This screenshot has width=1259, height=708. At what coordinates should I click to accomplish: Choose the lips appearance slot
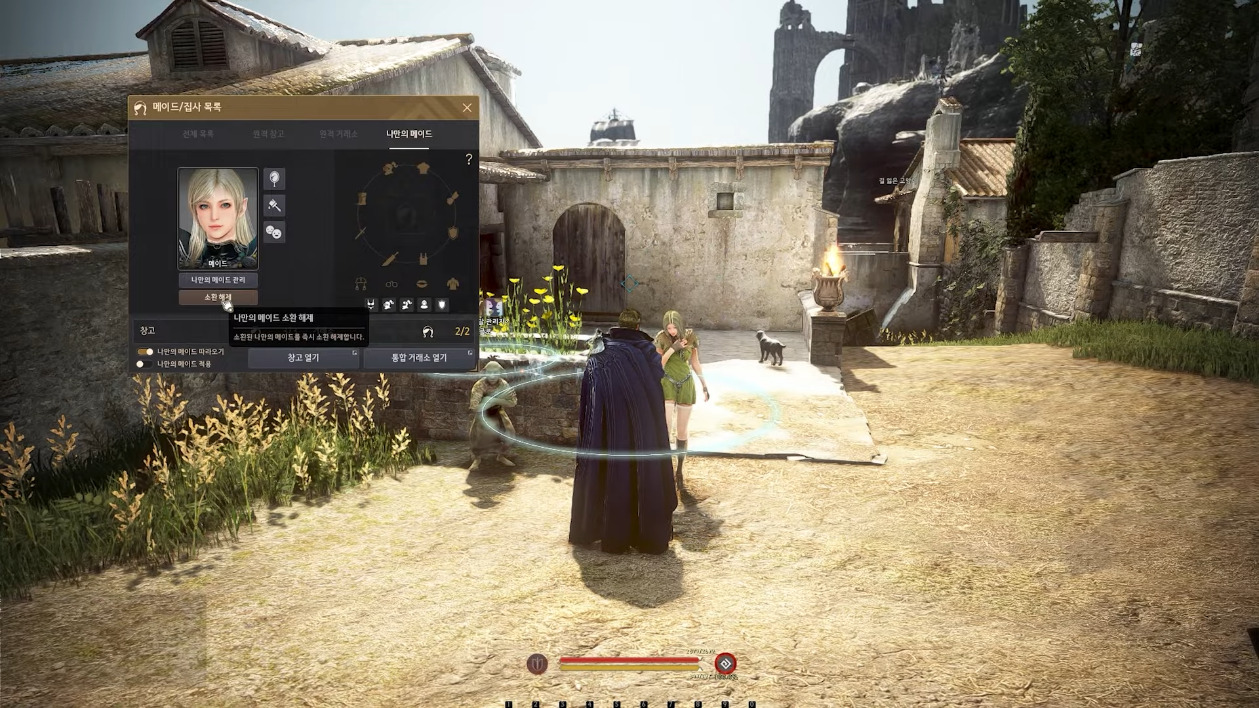(x=422, y=284)
